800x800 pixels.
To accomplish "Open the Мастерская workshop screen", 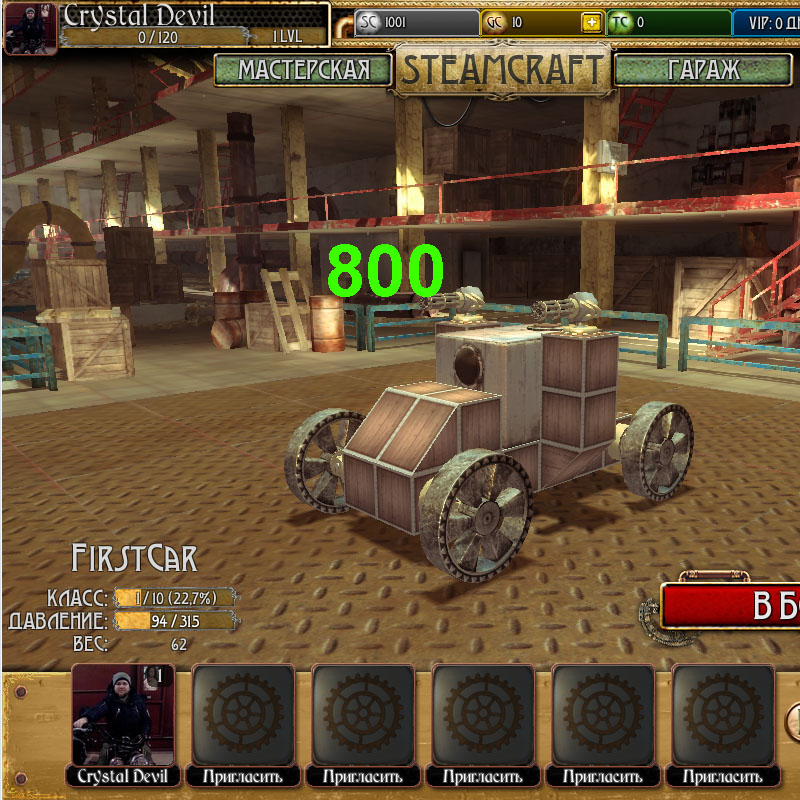I will tap(303, 69).
